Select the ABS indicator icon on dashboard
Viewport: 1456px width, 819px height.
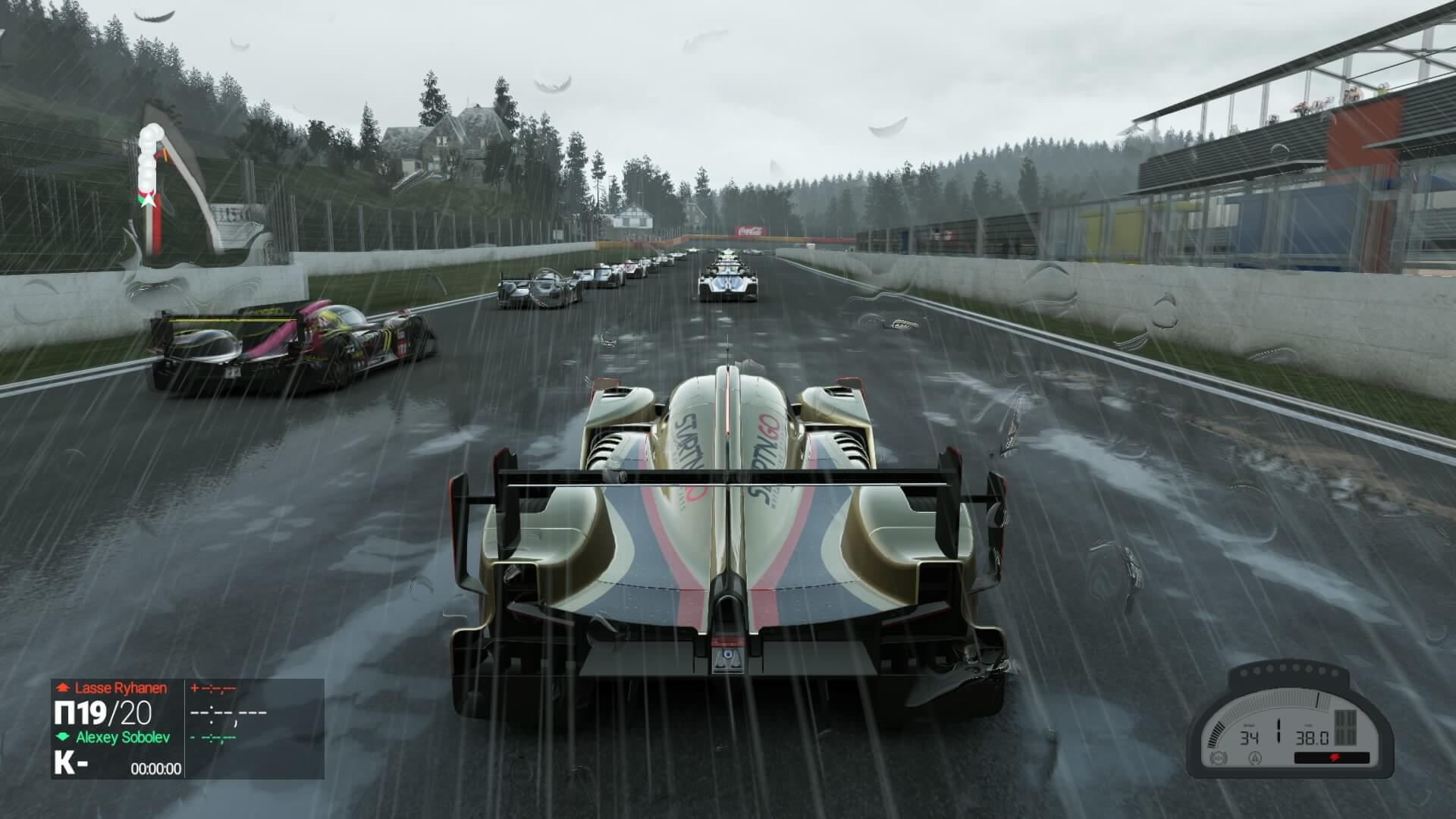point(1218,759)
